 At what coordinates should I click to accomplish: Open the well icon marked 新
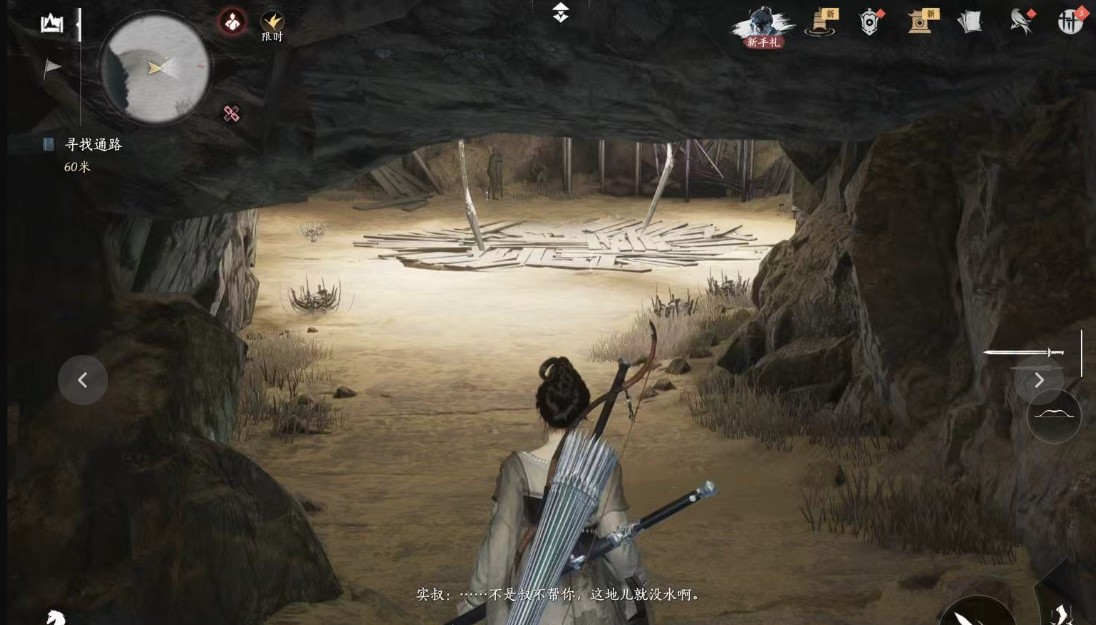(822, 22)
